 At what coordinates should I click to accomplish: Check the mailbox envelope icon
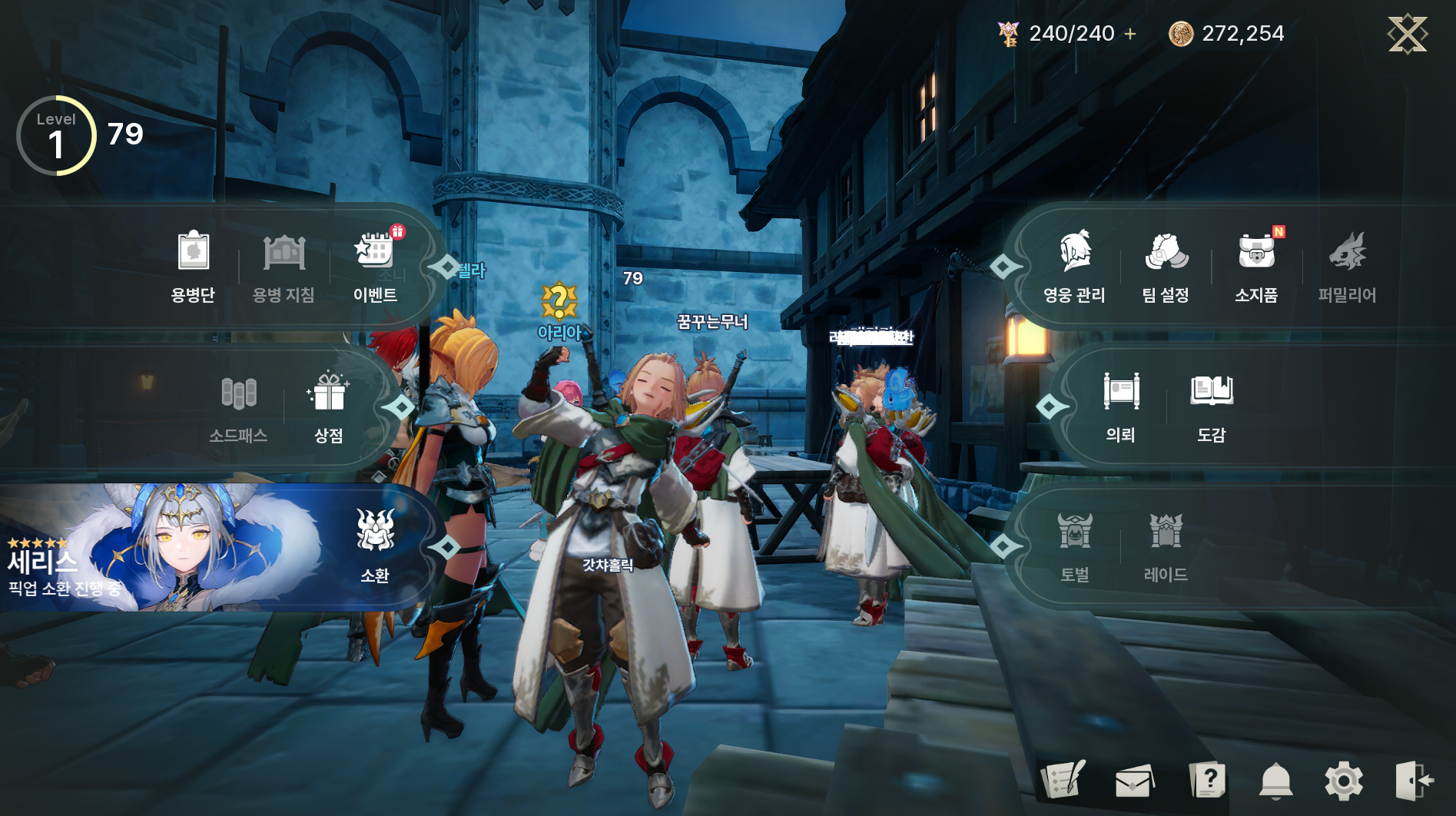point(1134,781)
